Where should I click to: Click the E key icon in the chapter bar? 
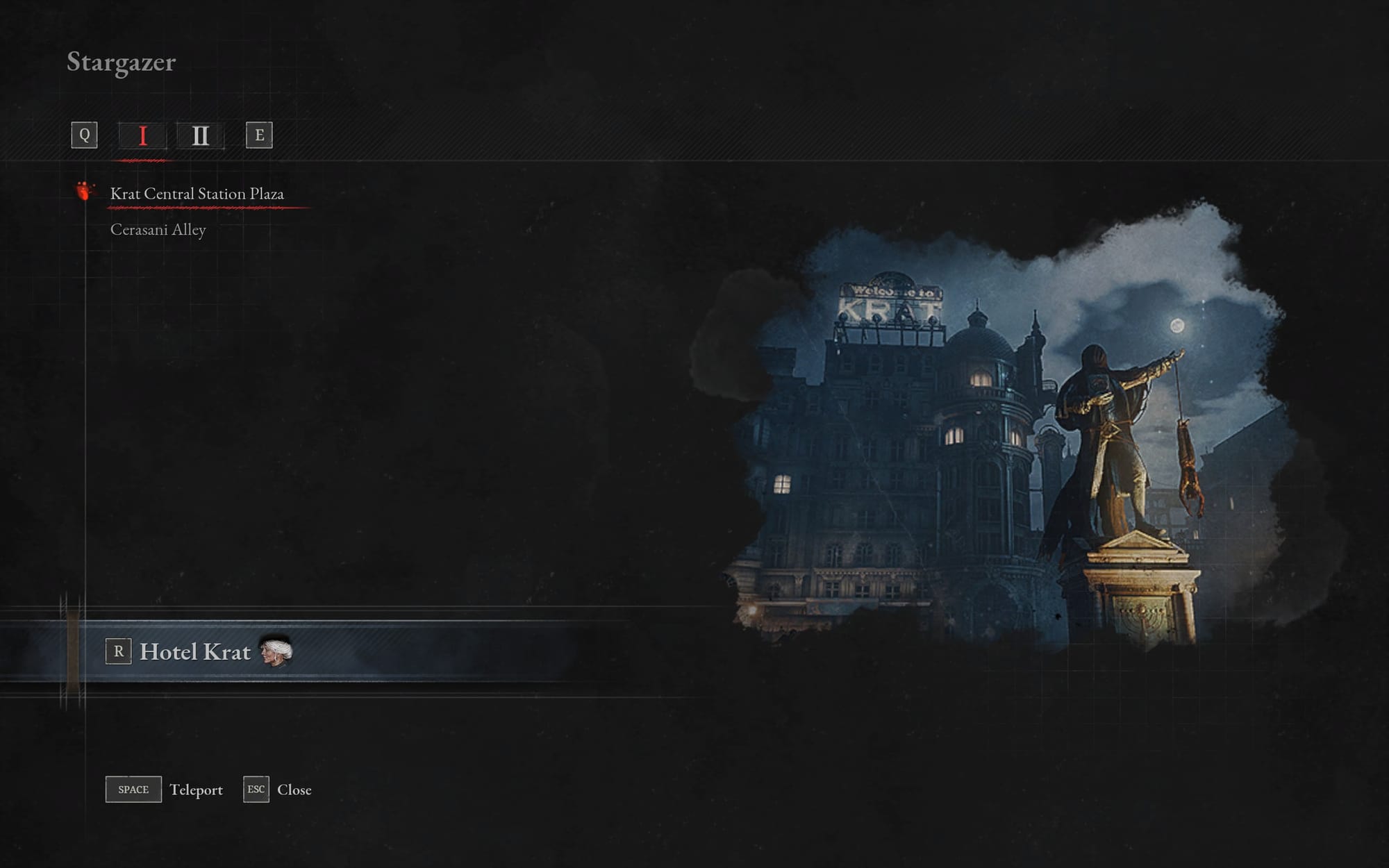[x=260, y=136]
